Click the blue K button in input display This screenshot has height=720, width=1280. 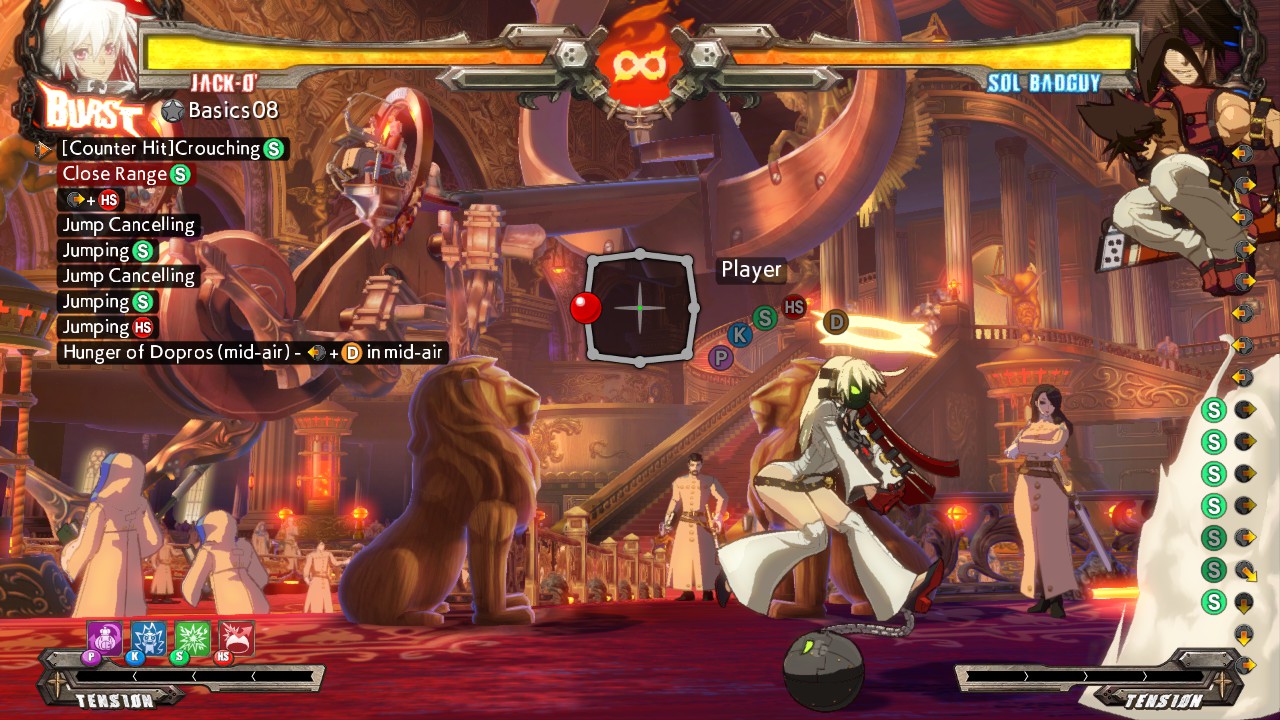pos(741,335)
